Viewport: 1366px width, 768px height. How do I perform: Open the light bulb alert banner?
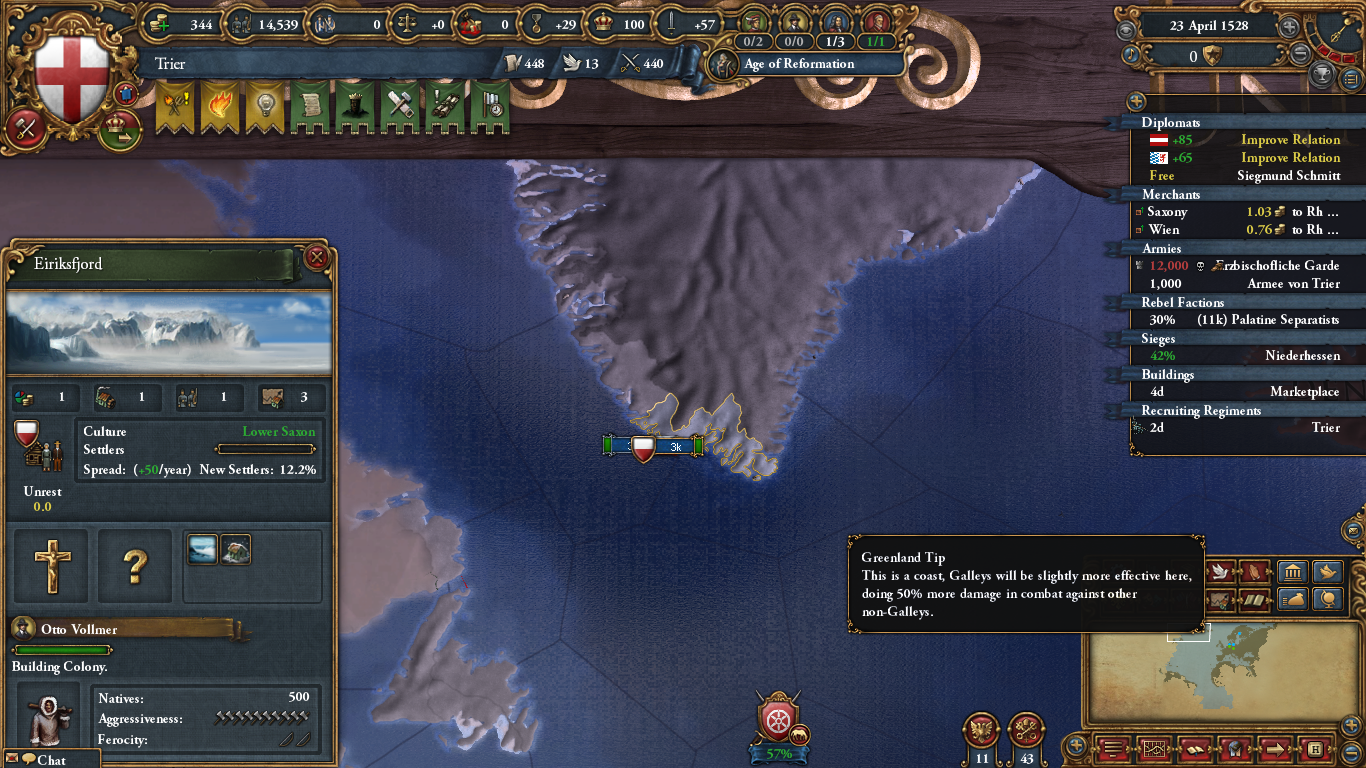point(265,108)
